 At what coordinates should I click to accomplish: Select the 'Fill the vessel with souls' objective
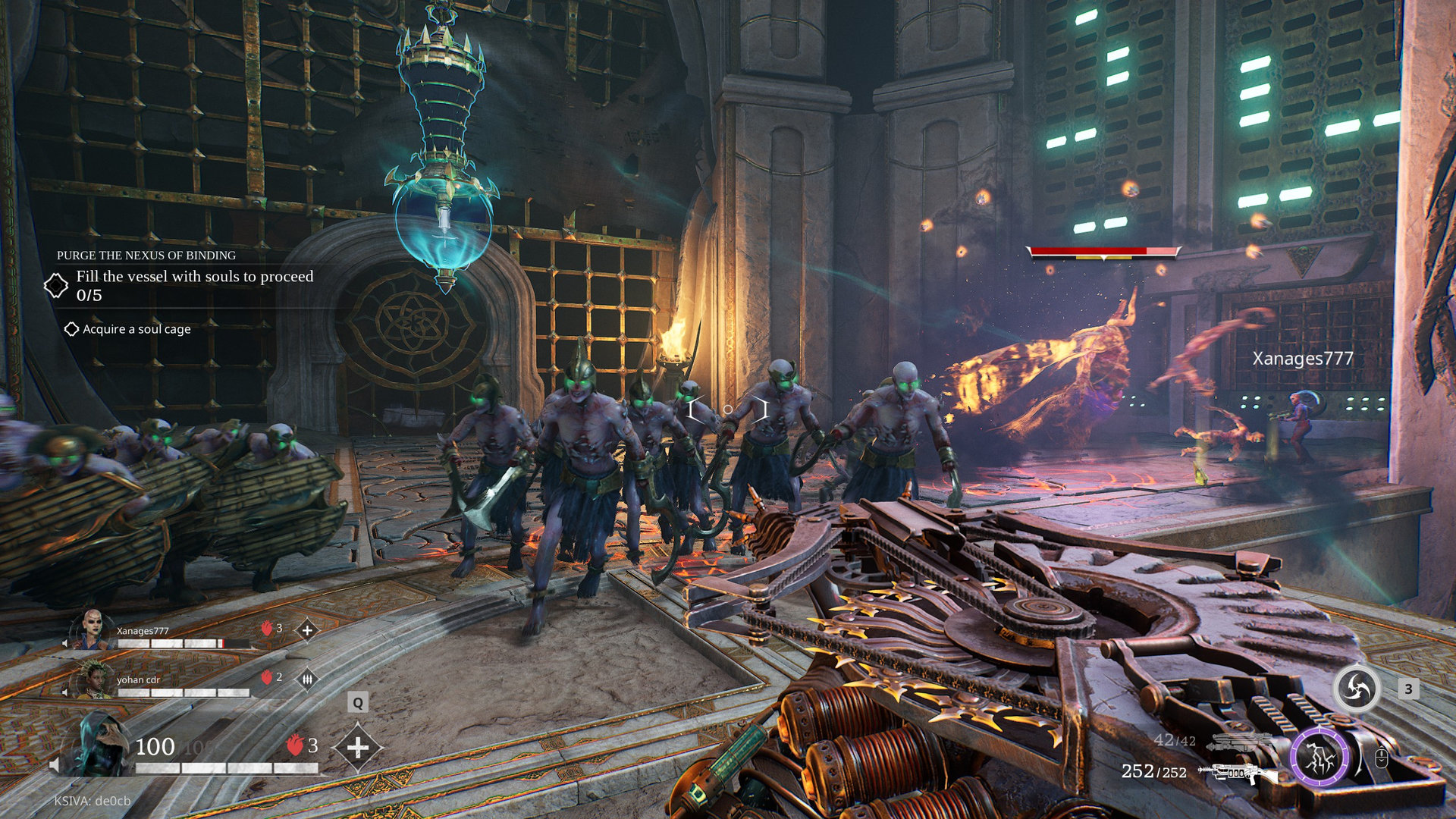pos(194,277)
